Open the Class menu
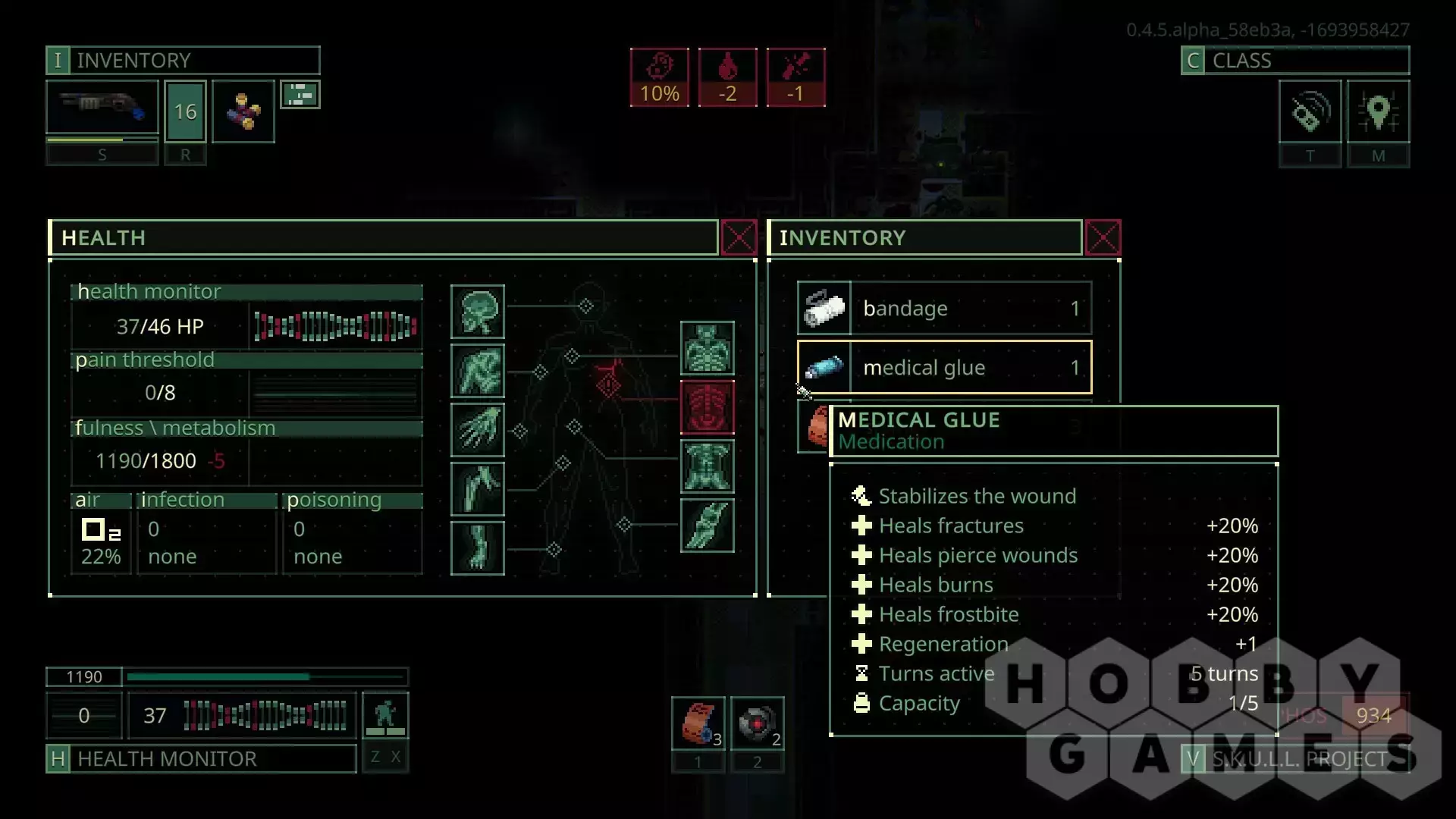 pyautogui.click(x=1294, y=61)
